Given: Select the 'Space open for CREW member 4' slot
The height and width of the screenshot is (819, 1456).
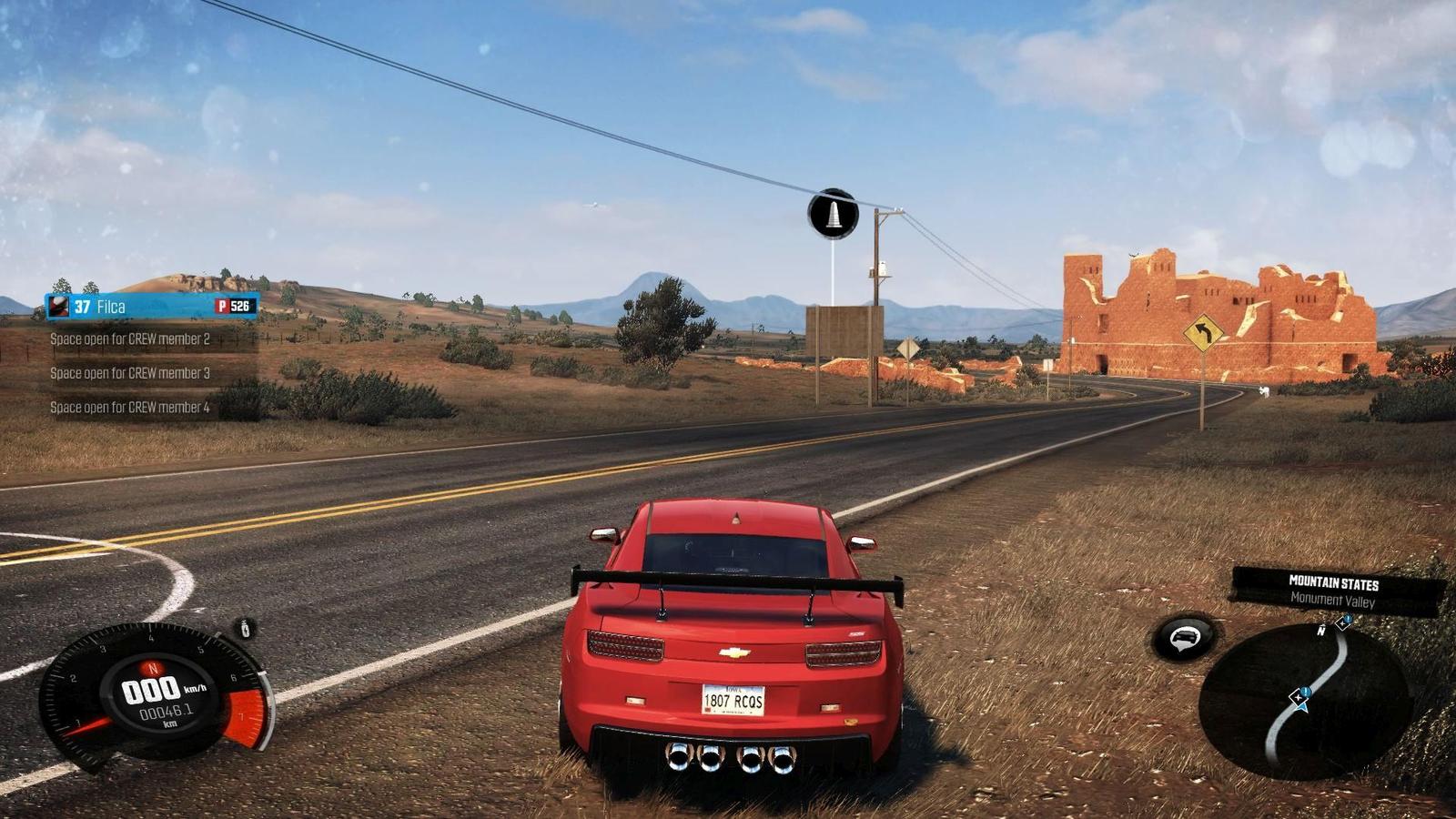Looking at the screenshot, I should click(130, 408).
